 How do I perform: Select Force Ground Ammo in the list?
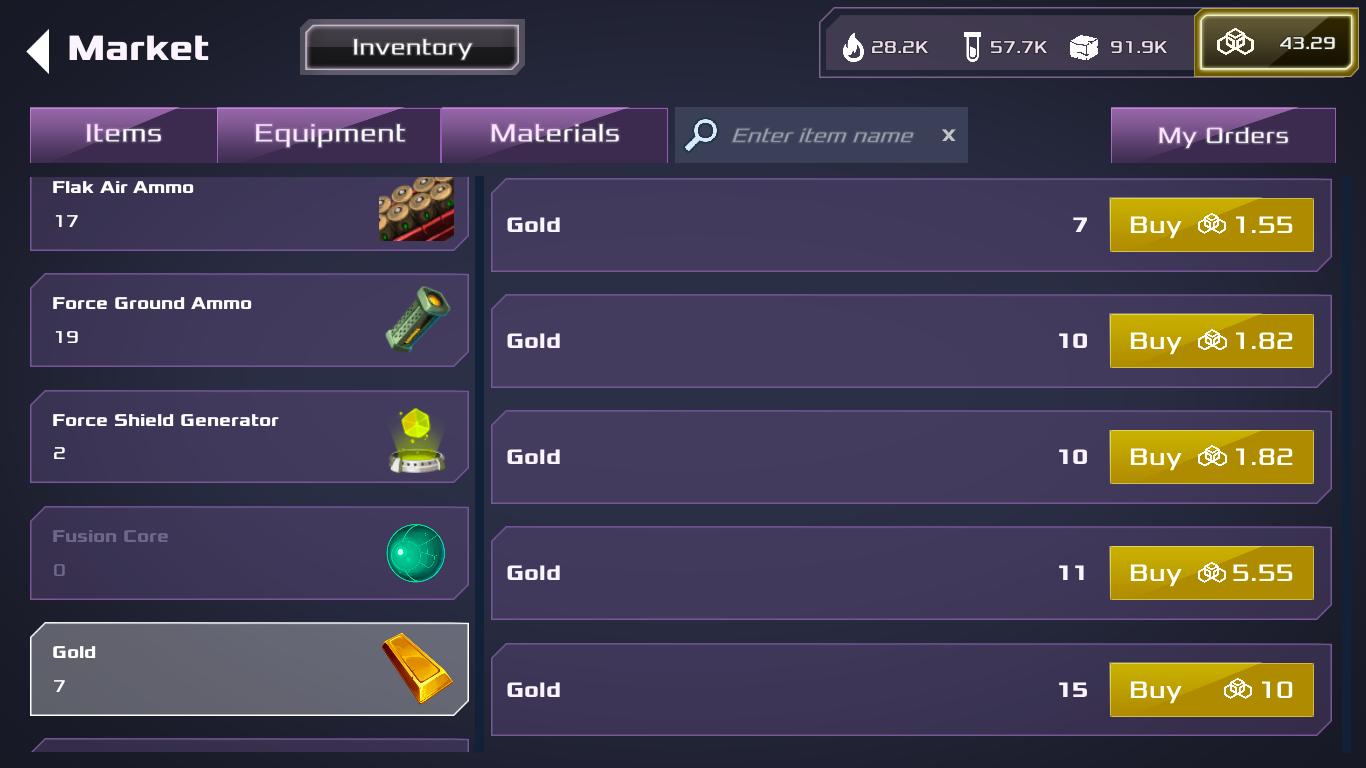249,320
